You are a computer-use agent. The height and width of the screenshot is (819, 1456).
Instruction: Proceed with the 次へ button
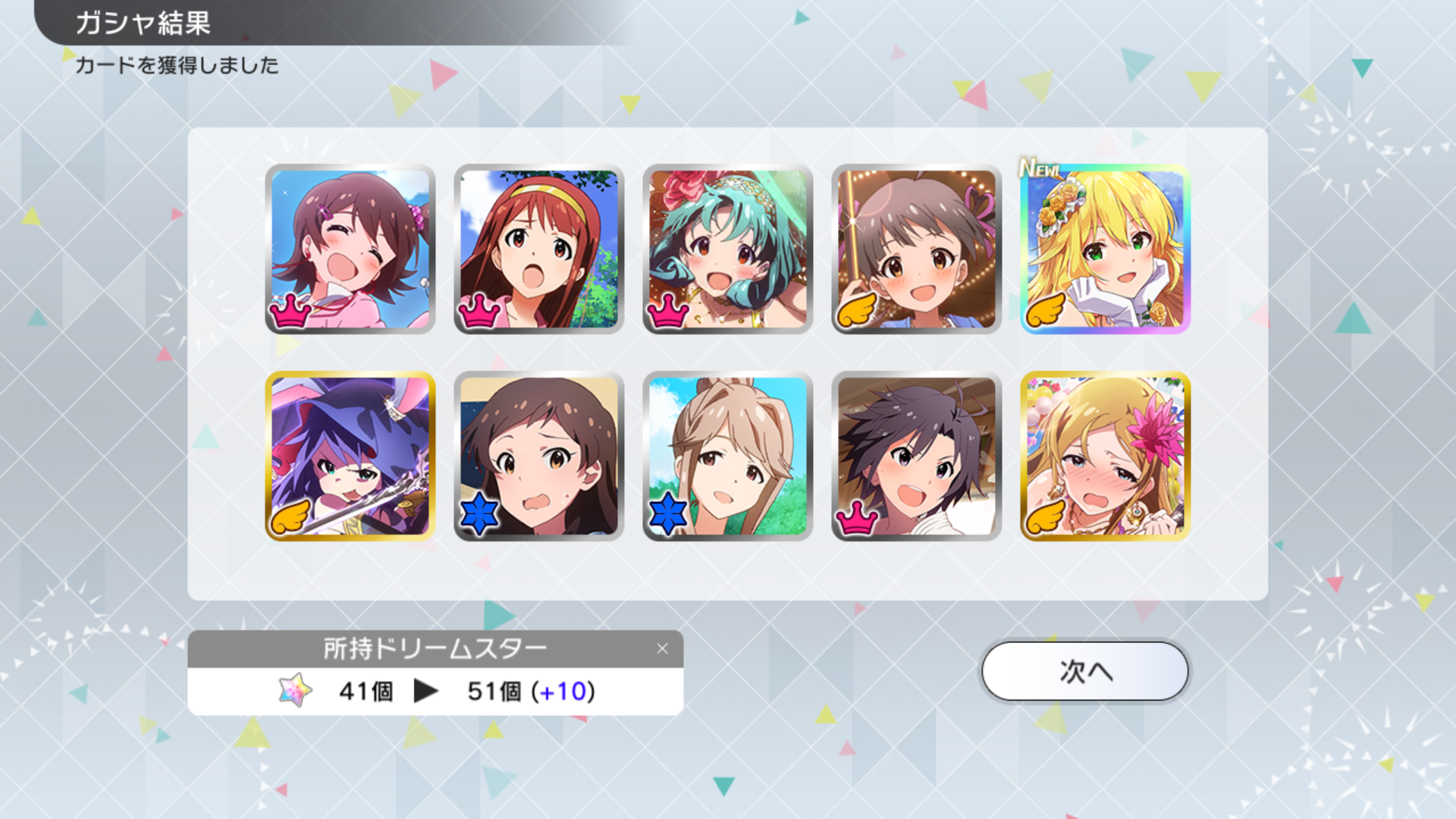coord(1084,671)
